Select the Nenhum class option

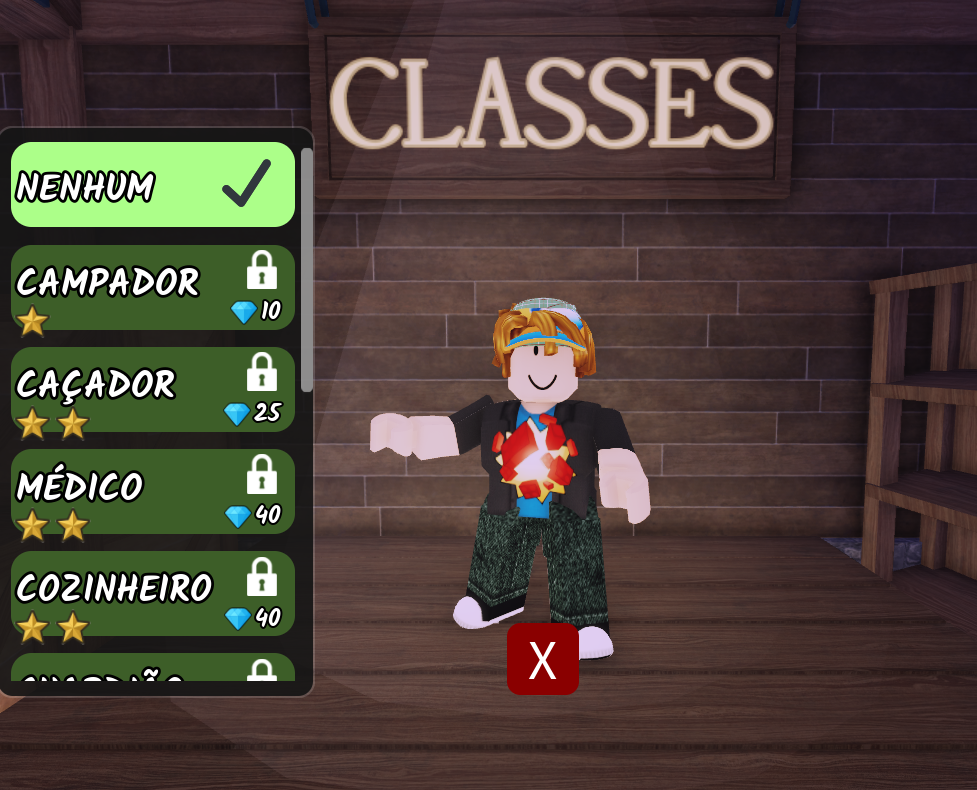(153, 185)
